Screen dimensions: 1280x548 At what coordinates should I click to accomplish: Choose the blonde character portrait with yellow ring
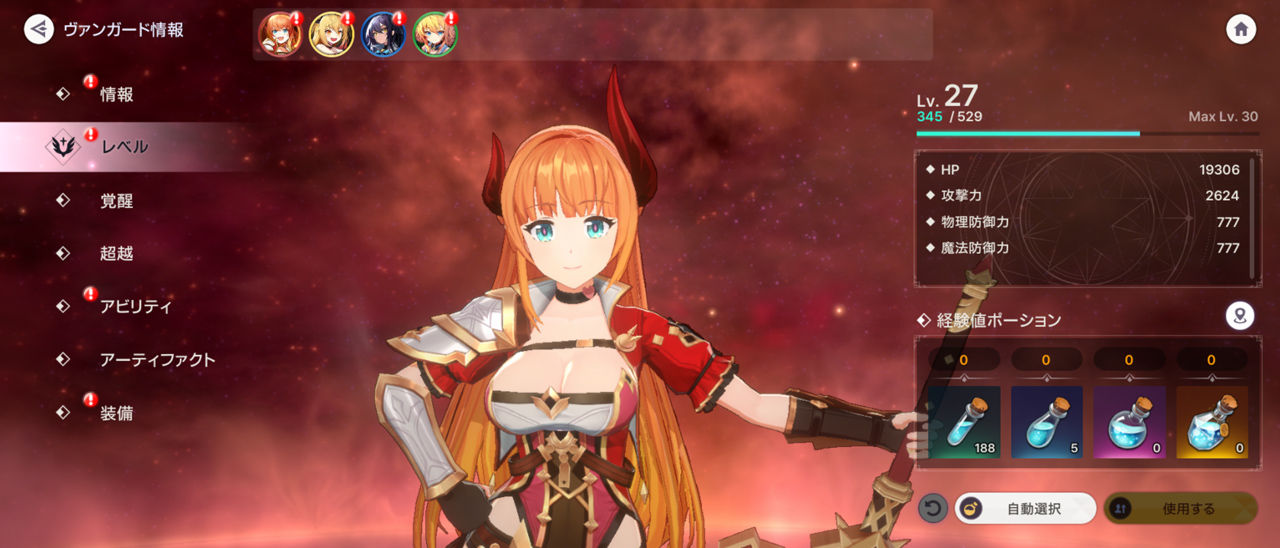tap(331, 35)
